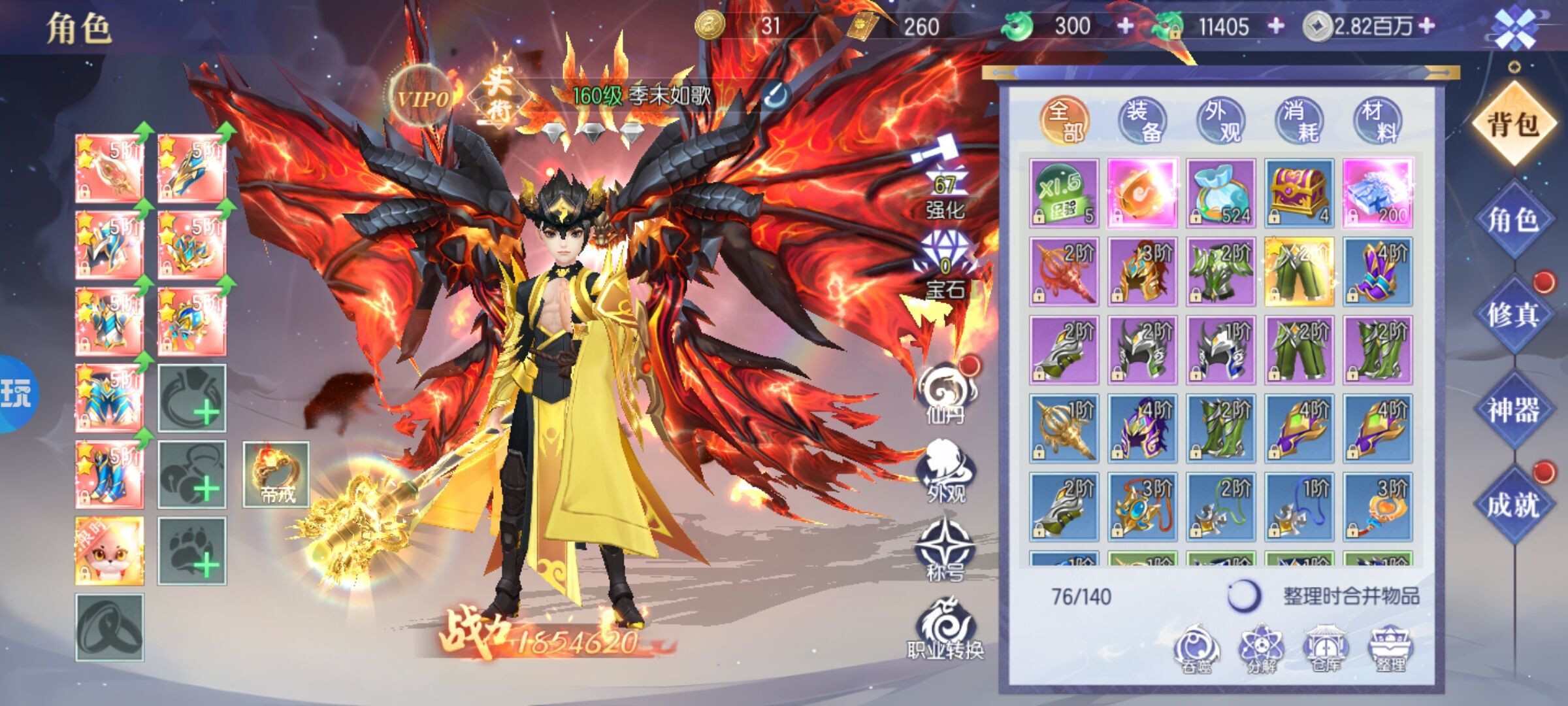
Task: Switch to the 背包 side tab
Action: click(1513, 124)
